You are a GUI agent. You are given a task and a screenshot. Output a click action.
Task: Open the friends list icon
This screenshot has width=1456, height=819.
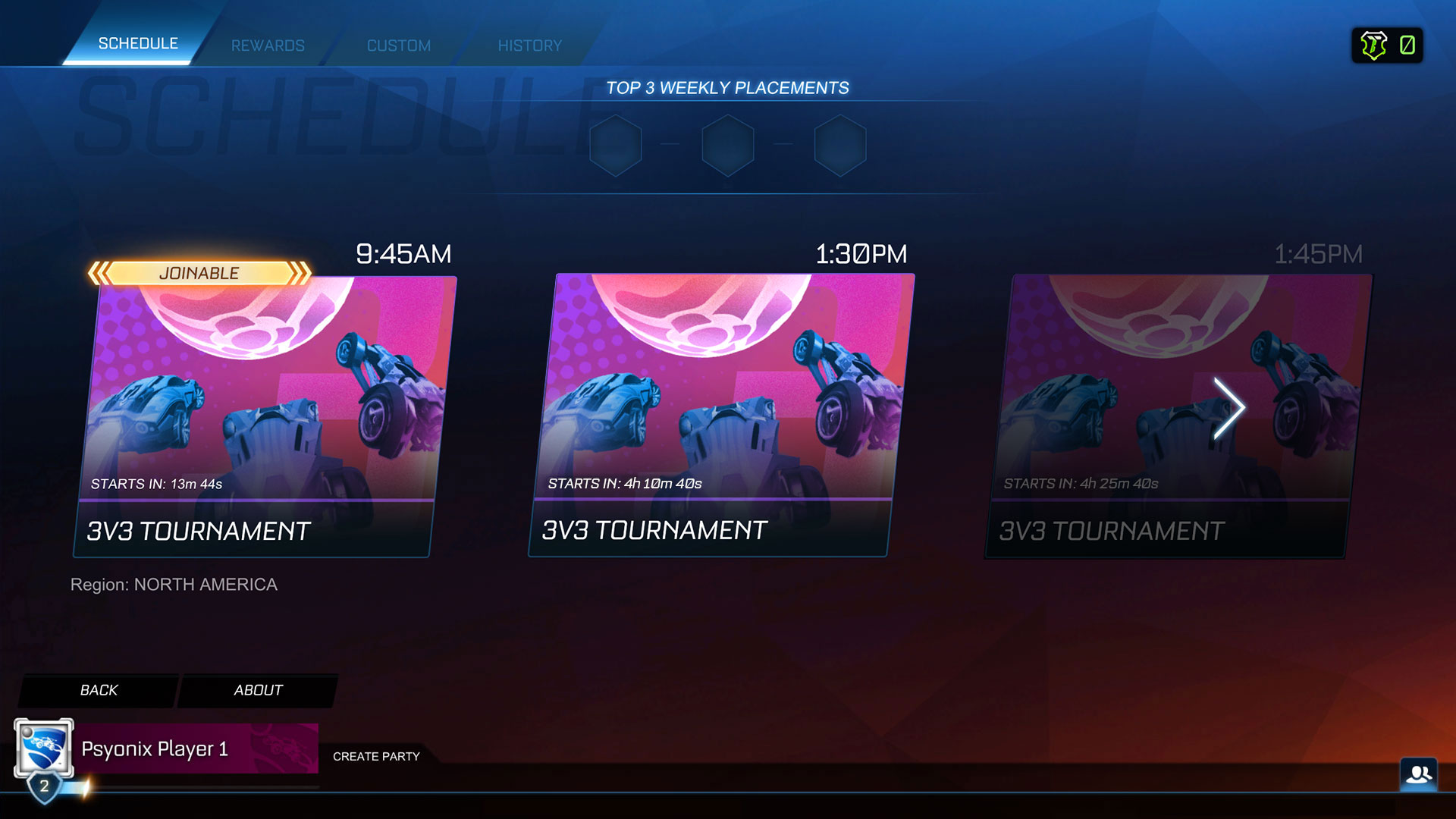[x=1419, y=773]
